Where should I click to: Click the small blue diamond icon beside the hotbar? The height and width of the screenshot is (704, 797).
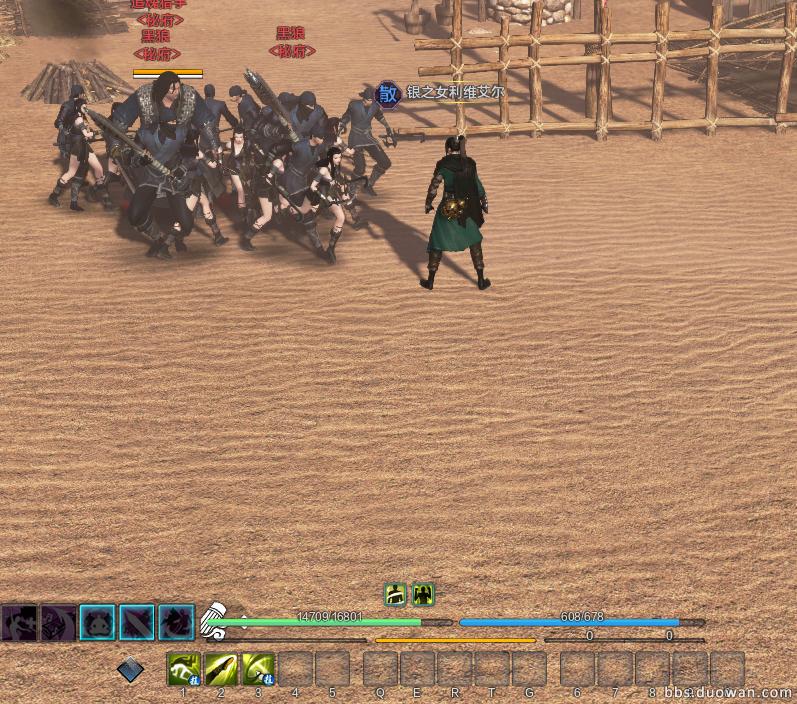[130, 670]
